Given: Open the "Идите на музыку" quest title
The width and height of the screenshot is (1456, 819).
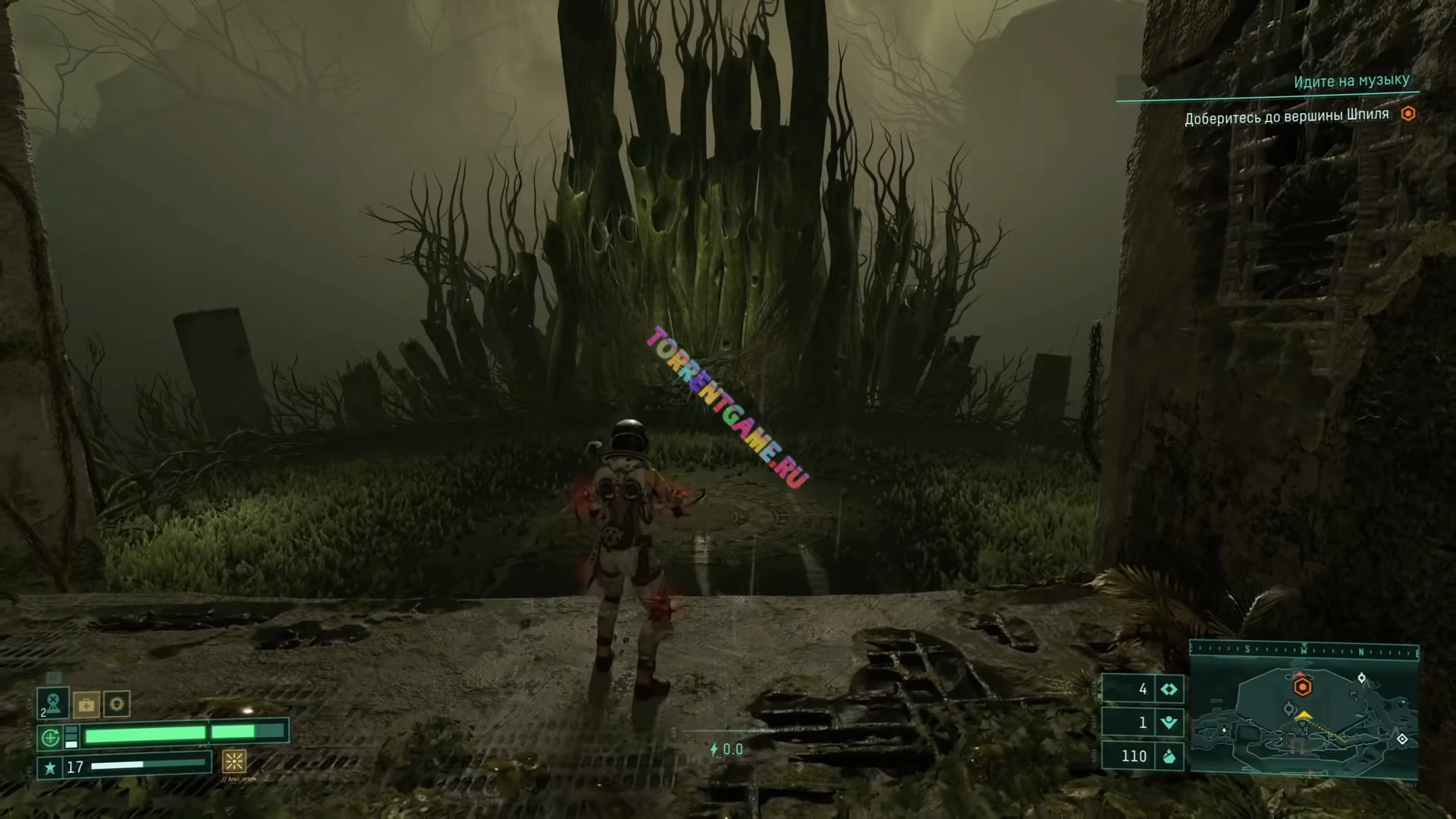Looking at the screenshot, I should pyautogui.click(x=1351, y=81).
